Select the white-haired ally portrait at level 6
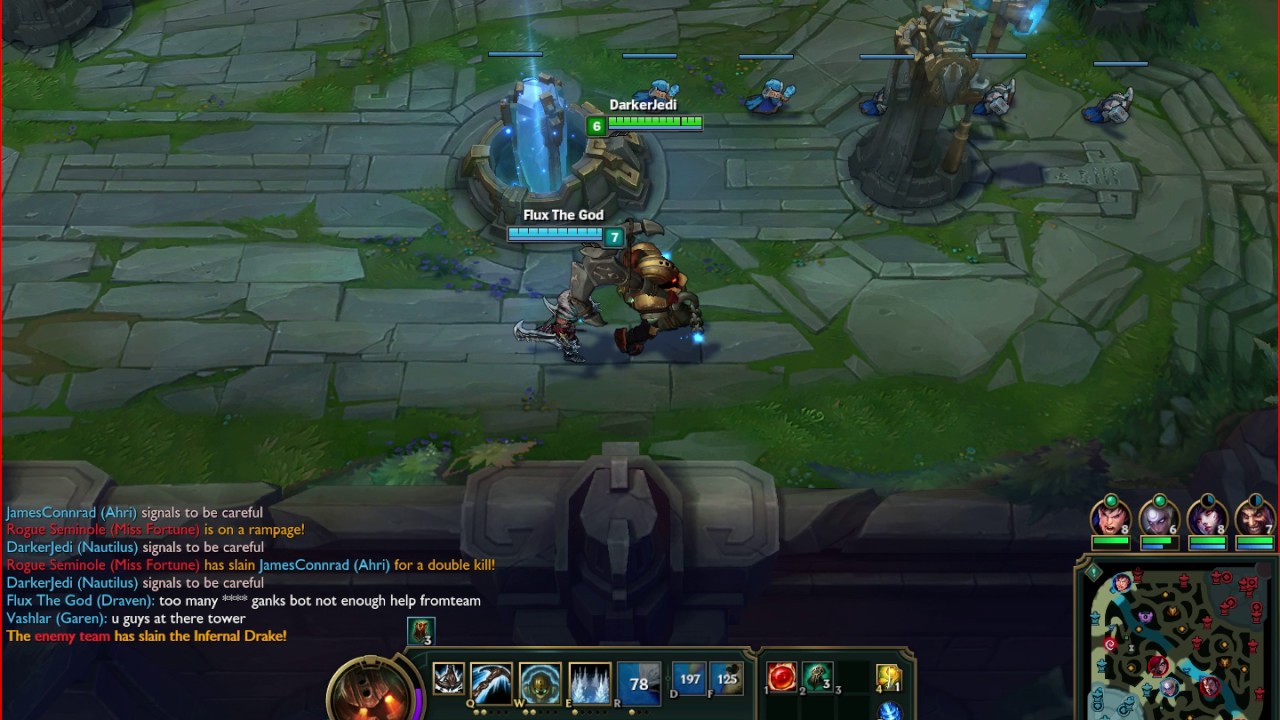 click(x=1158, y=517)
